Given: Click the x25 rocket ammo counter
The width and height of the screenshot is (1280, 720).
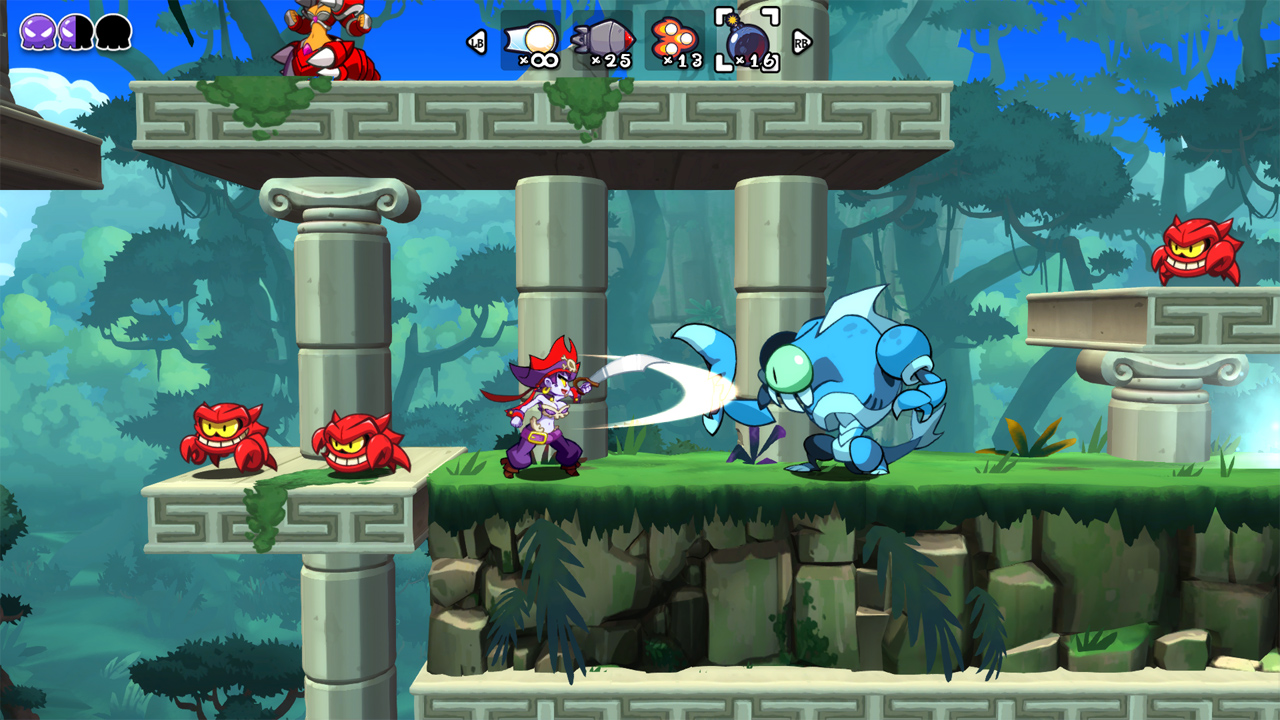Looking at the screenshot, I should (x=613, y=60).
